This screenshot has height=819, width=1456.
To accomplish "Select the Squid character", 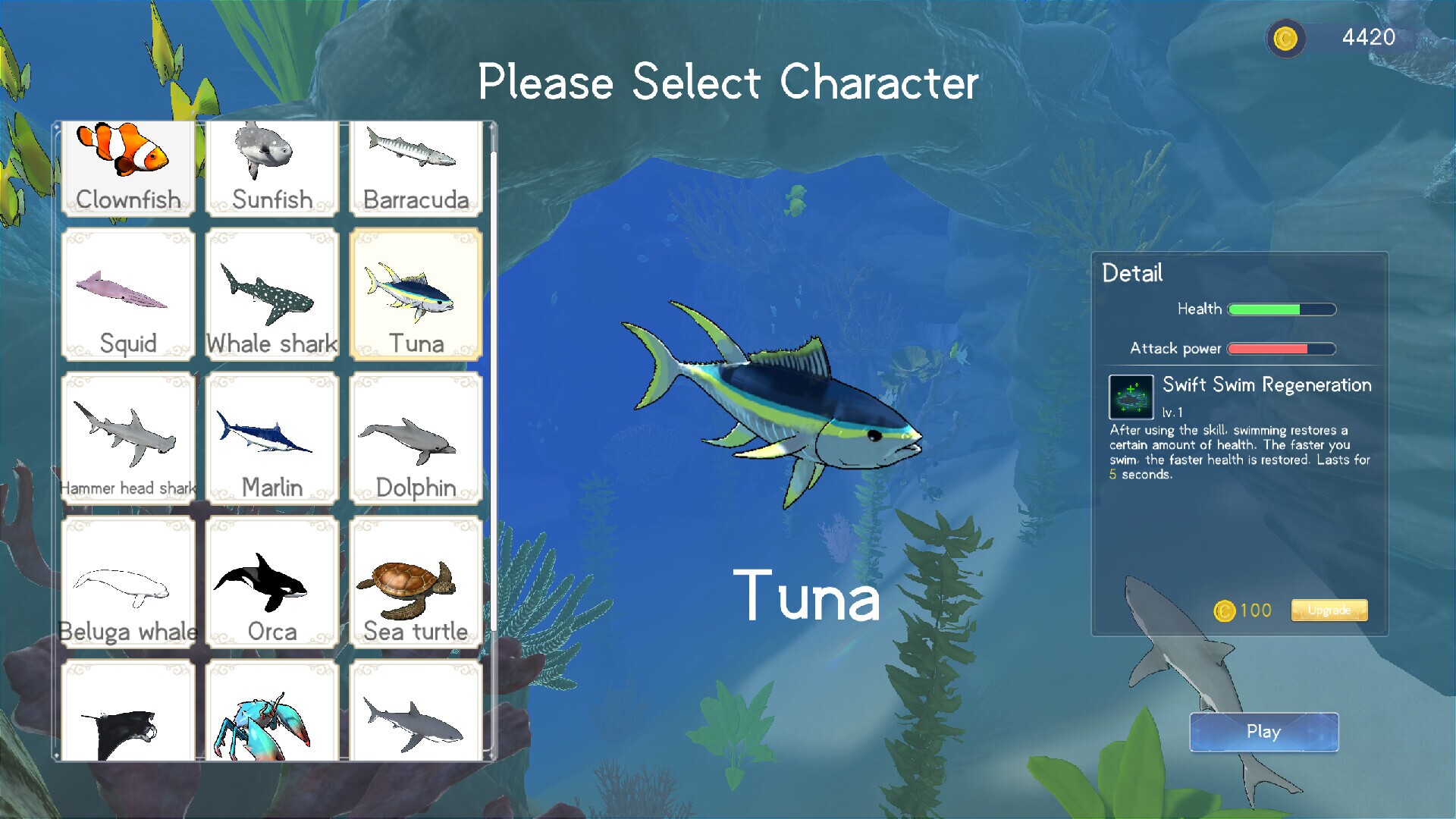I will [127, 294].
